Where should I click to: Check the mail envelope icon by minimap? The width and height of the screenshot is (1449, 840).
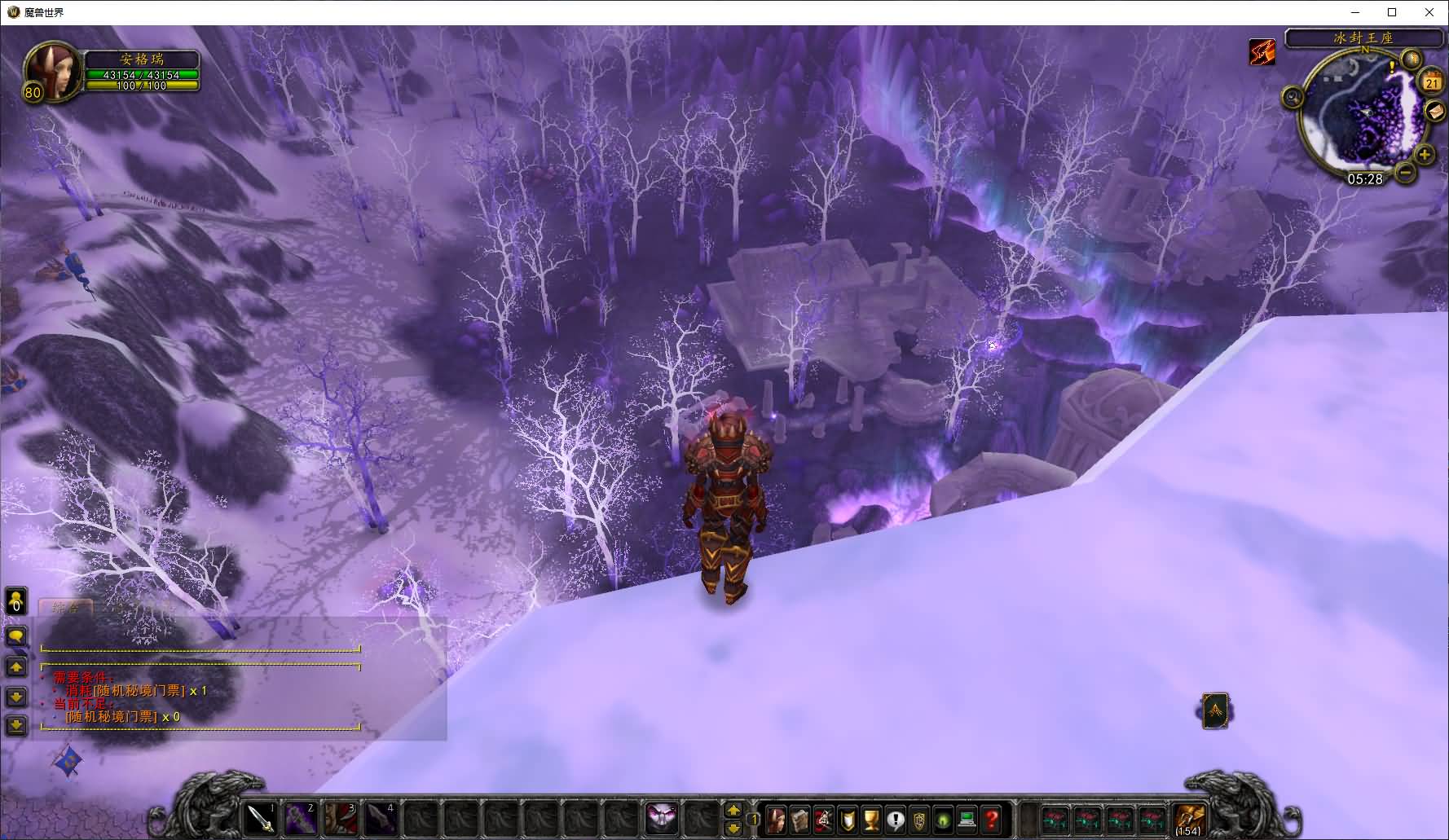click(1435, 111)
